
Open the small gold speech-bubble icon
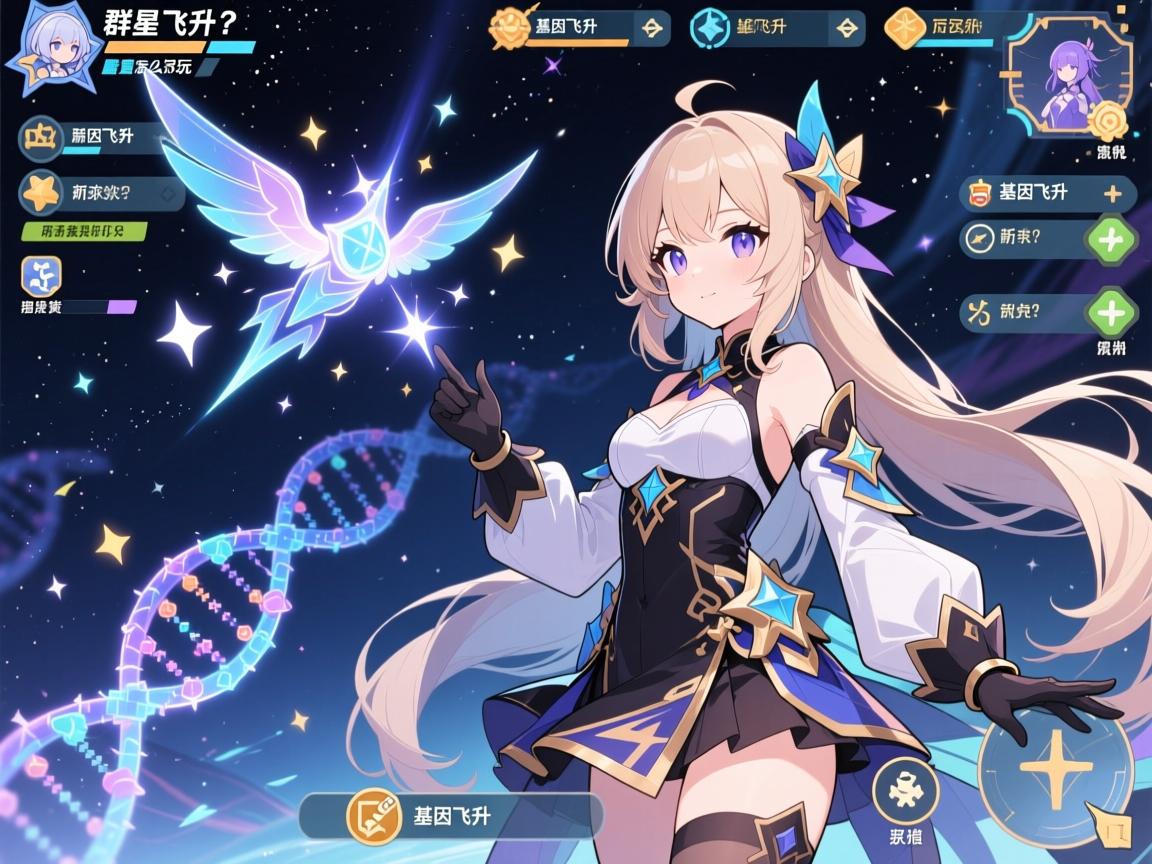(1115, 825)
